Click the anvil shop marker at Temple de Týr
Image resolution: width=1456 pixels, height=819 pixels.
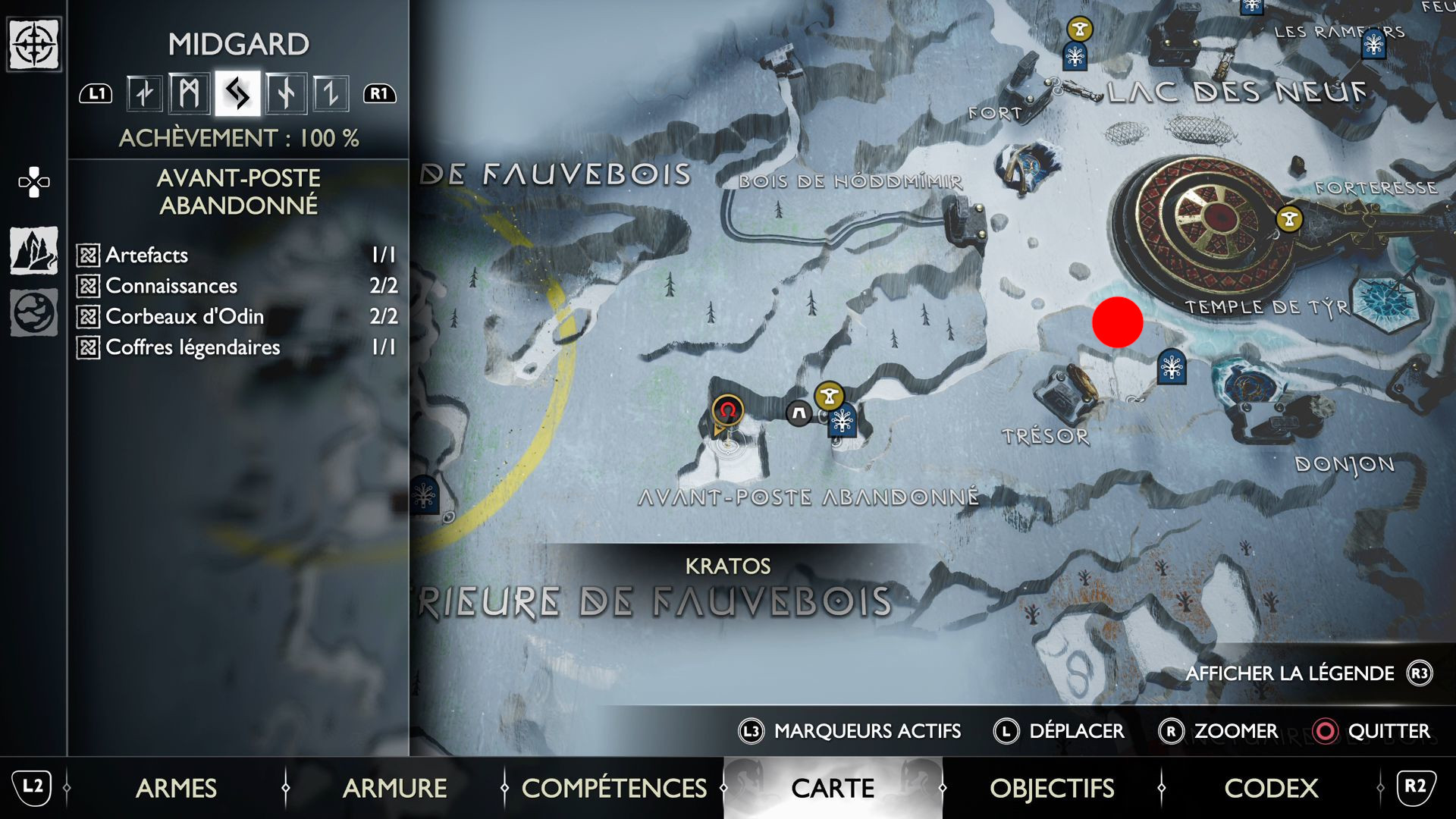coord(1289,219)
